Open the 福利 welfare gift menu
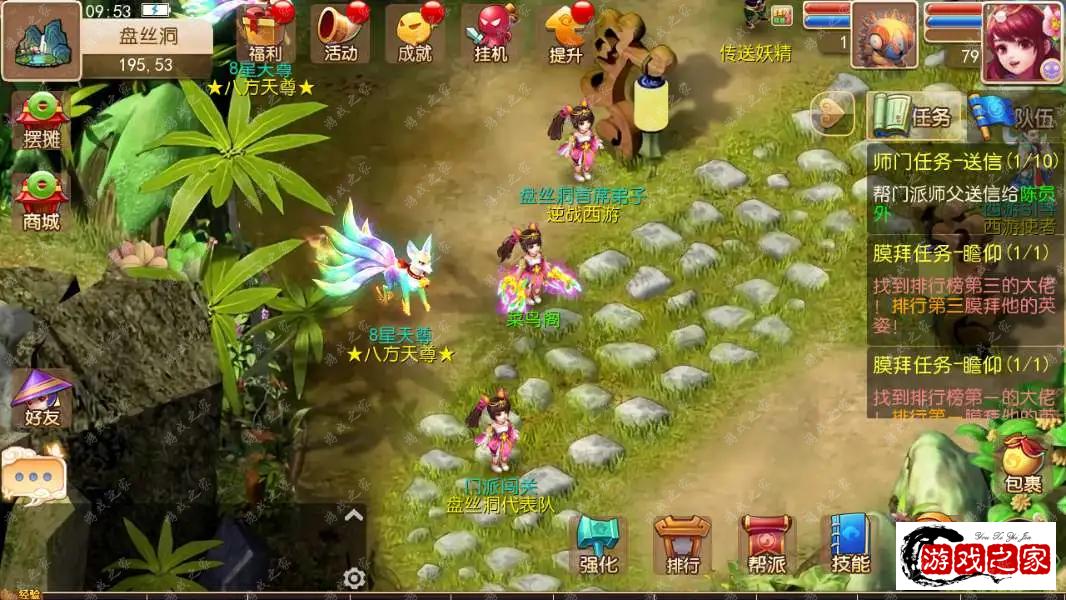The width and height of the screenshot is (1066, 600). click(265, 33)
